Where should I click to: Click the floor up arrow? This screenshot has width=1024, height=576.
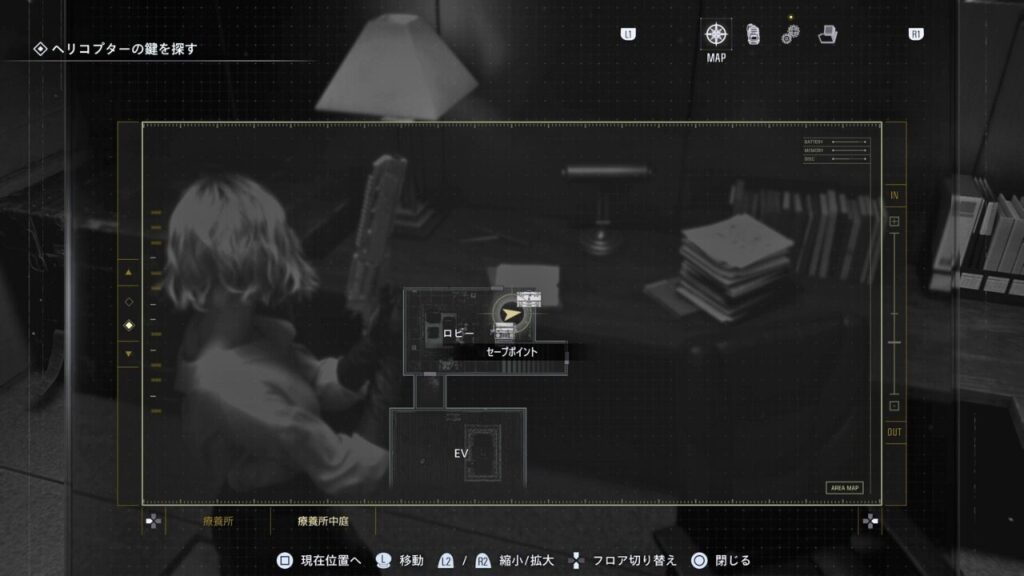pyautogui.click(x=128, y=272)
